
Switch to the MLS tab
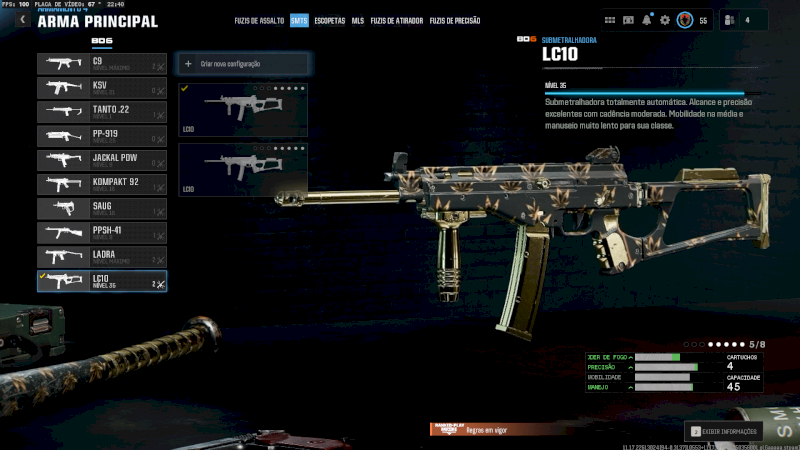358,20
